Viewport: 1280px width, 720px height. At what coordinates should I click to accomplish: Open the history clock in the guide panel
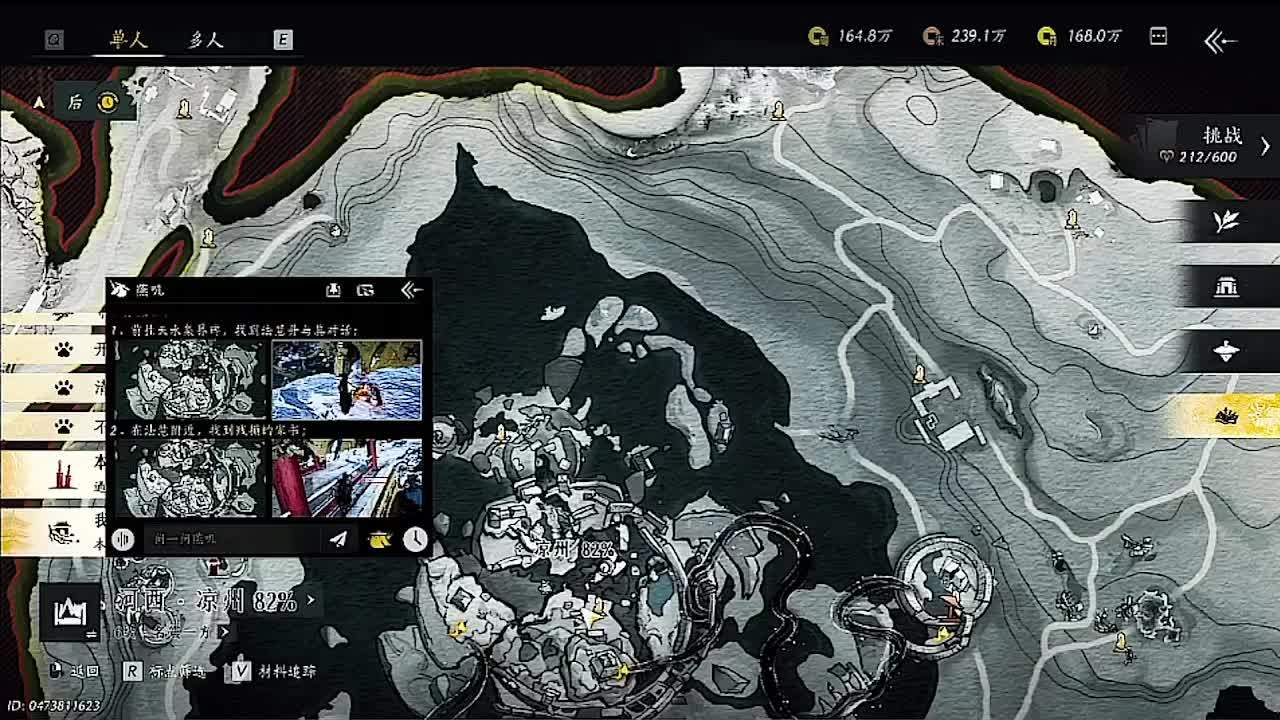point(415,539)
